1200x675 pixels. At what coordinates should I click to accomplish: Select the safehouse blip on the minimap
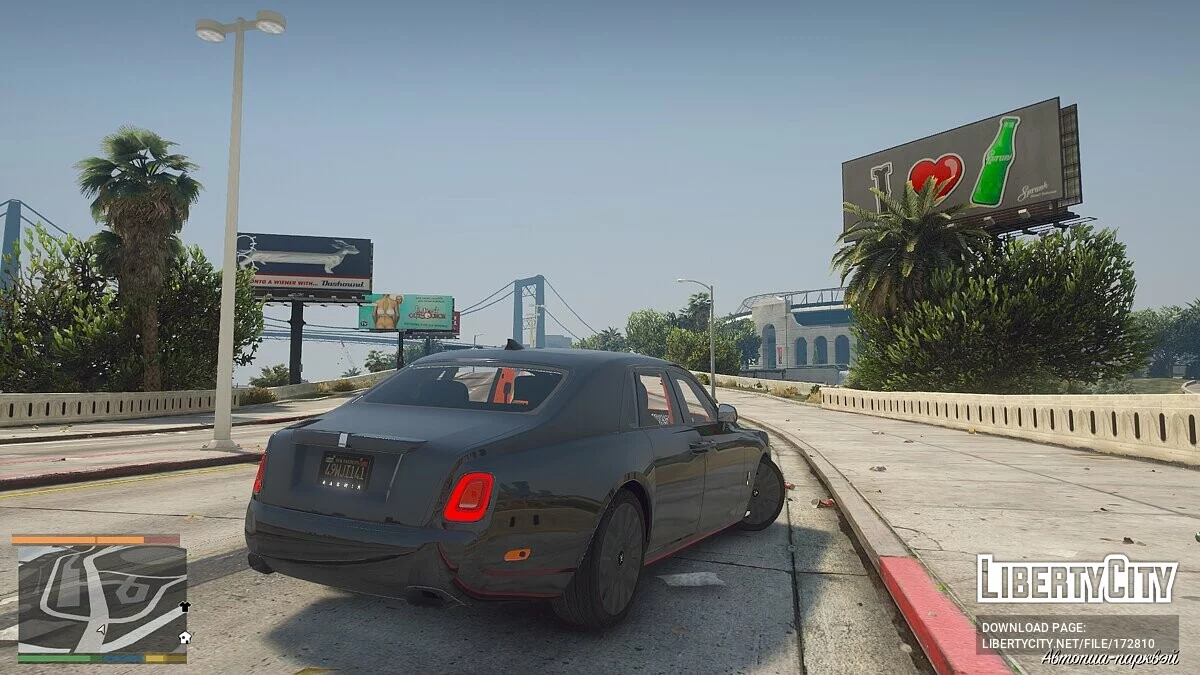[184, 636]
